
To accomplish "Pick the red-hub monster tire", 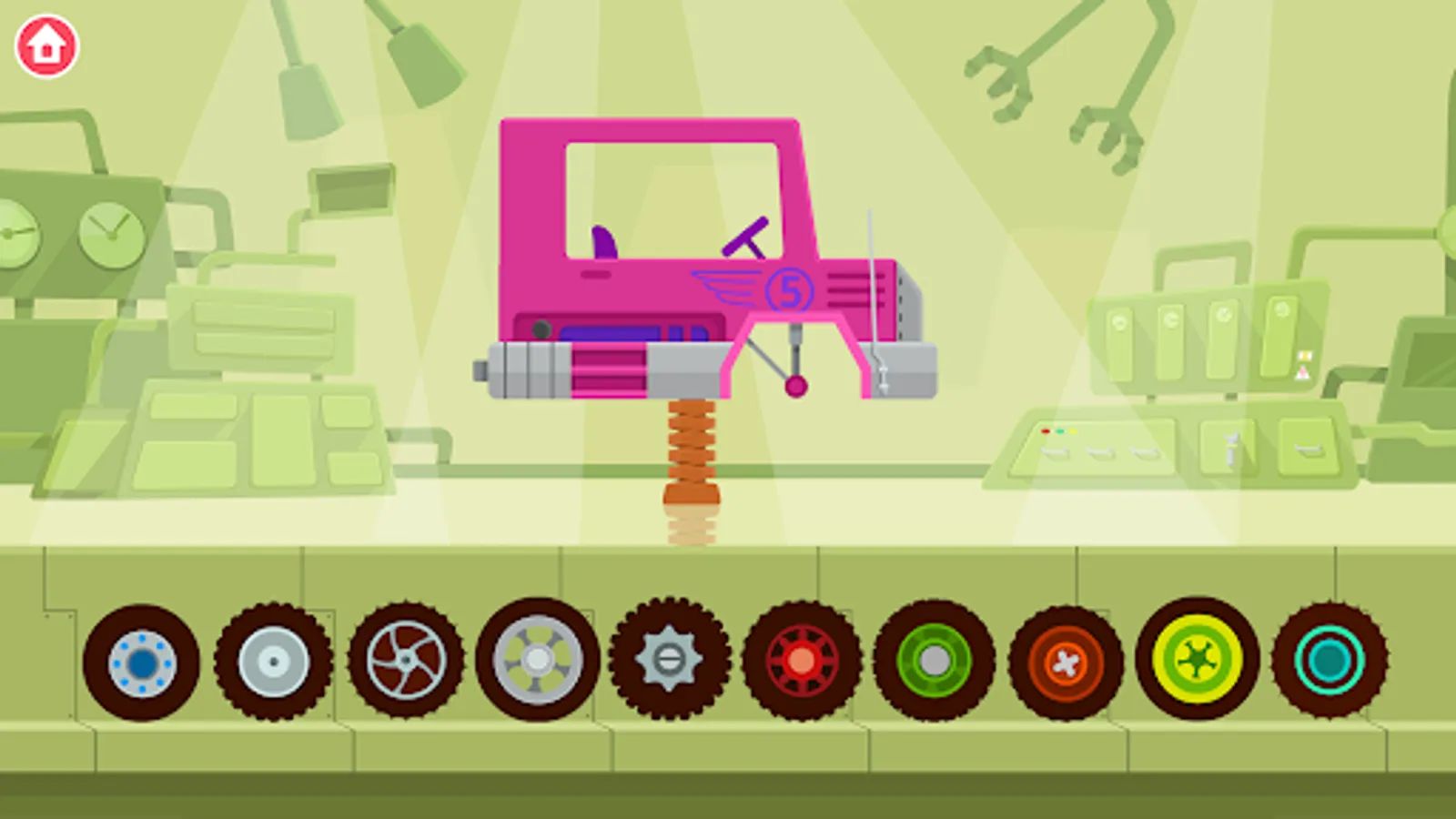I will coord(801,662).
